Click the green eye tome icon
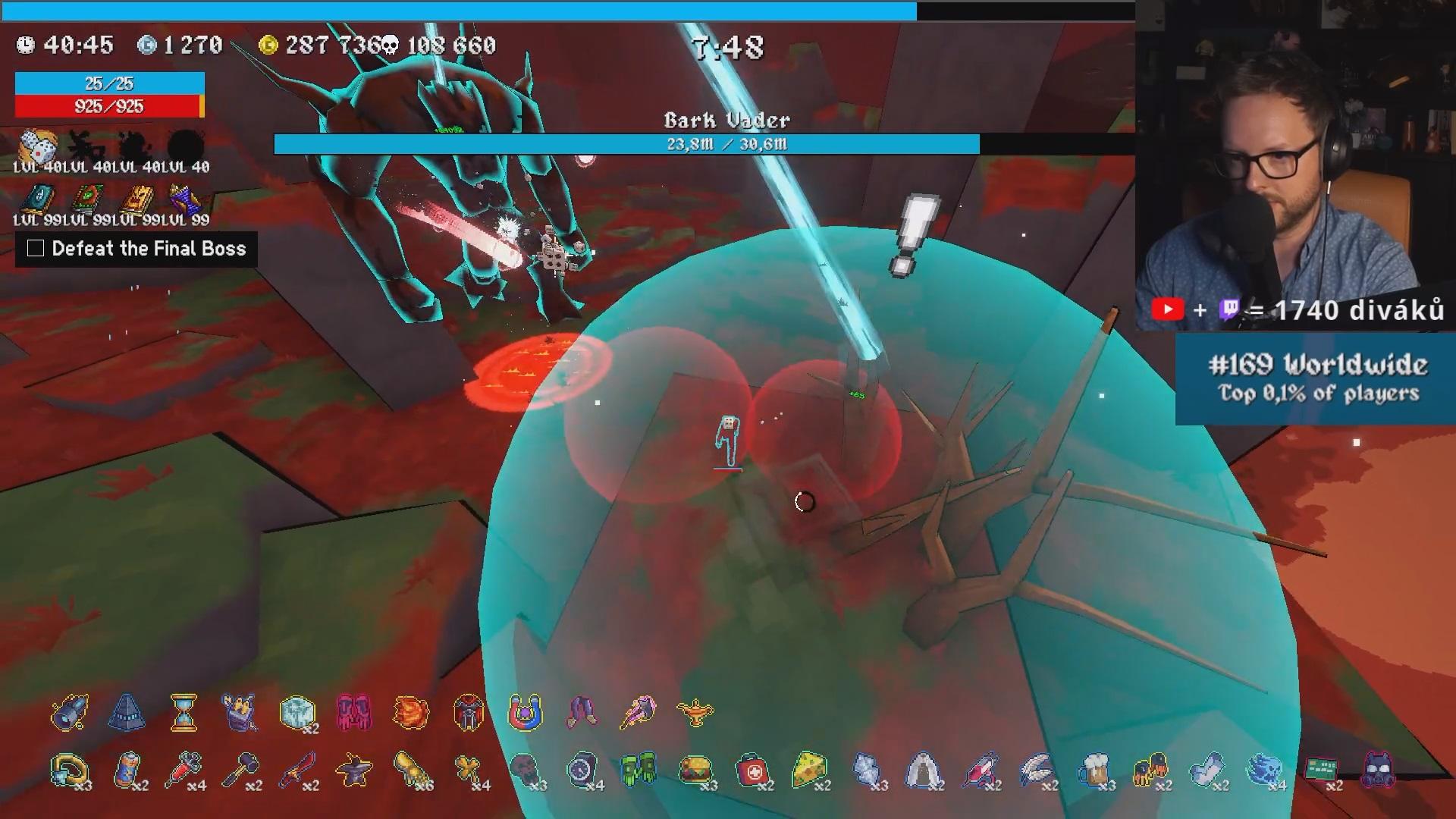 point(87,199)
